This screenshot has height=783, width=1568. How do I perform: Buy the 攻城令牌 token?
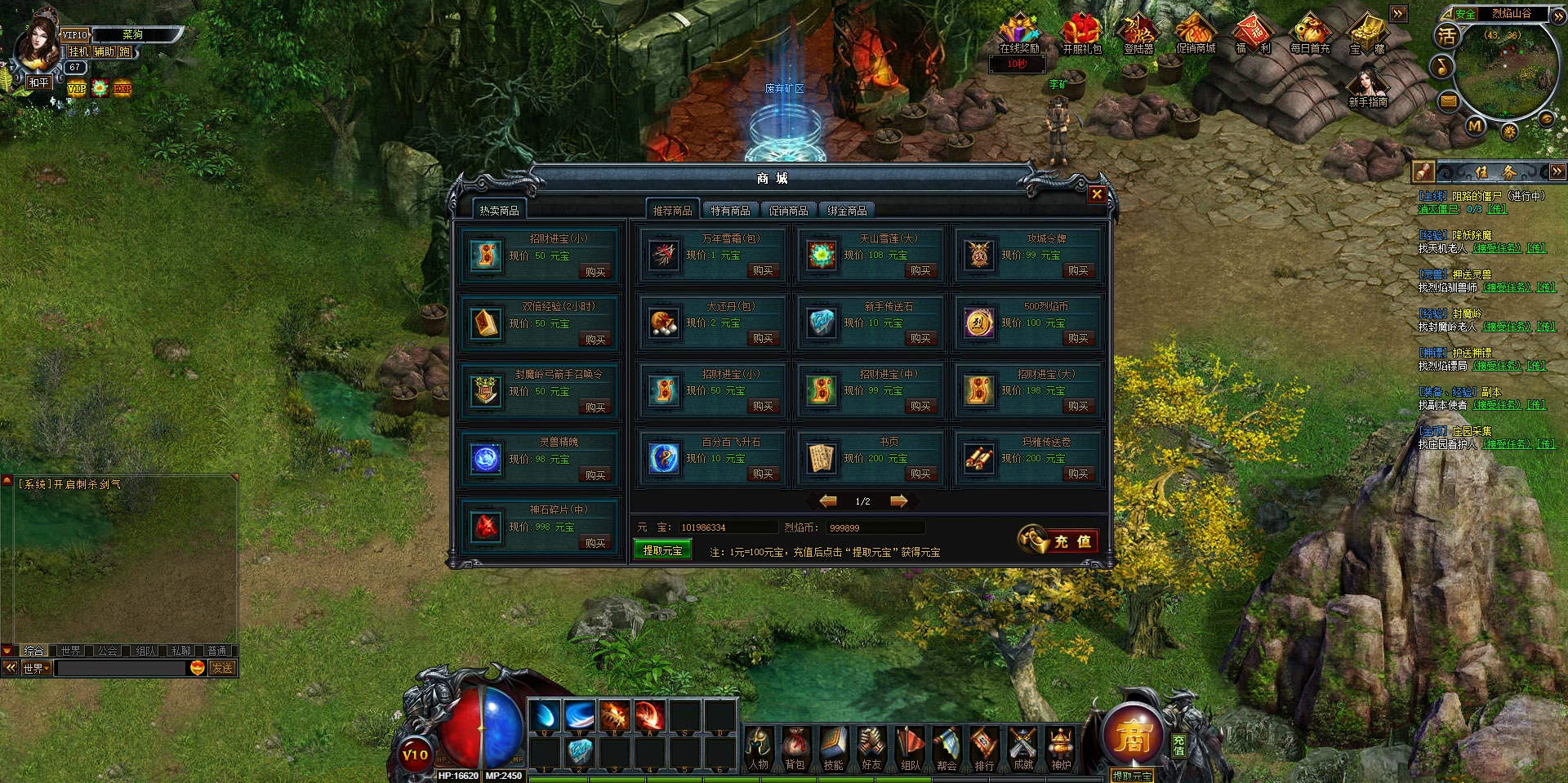pos(1077,270)
